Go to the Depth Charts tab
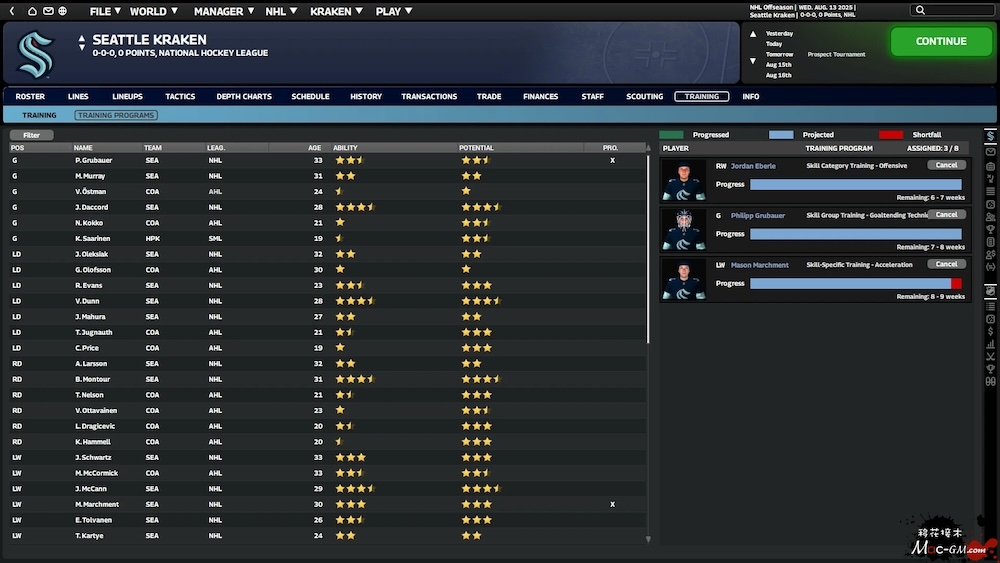This screenshot has height=563, width=1000. coord(244,97)
